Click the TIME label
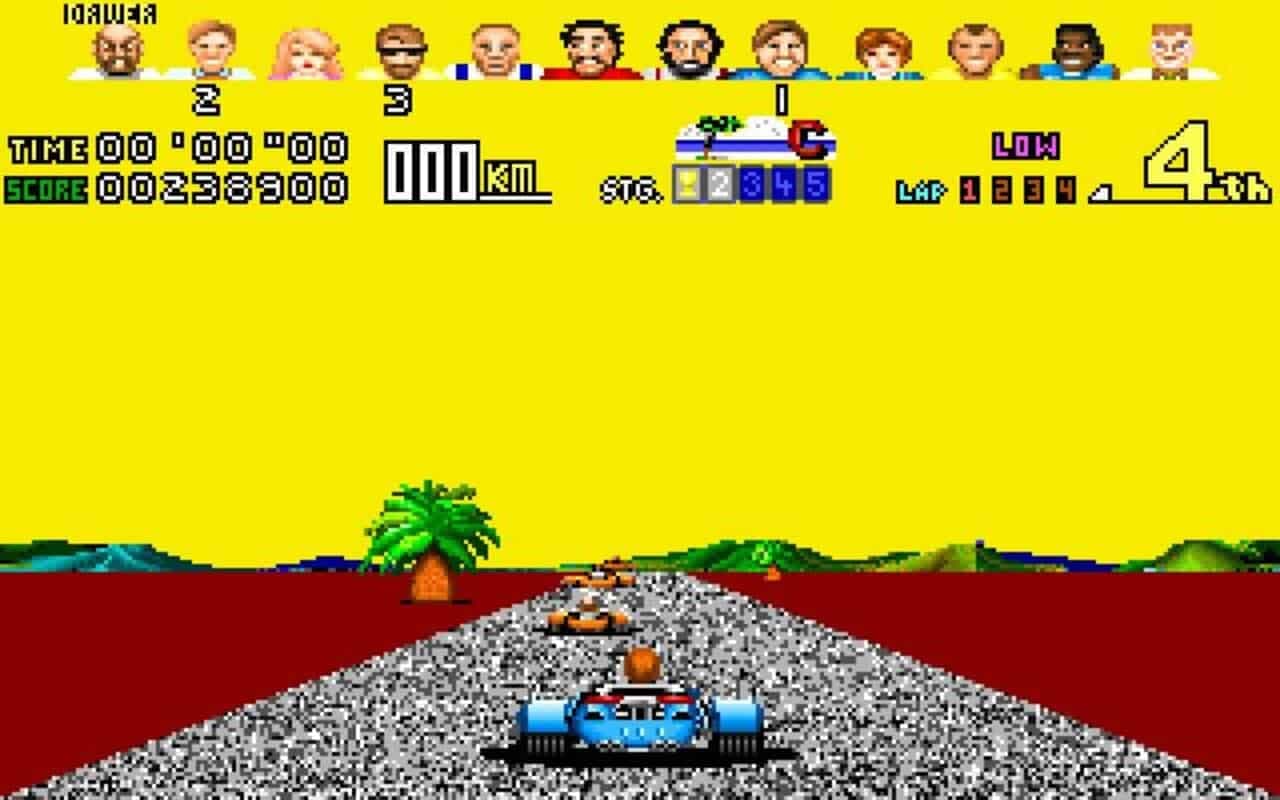This screenshot has height=800, width=1280. pyautogui.click(x=45, y=150)
